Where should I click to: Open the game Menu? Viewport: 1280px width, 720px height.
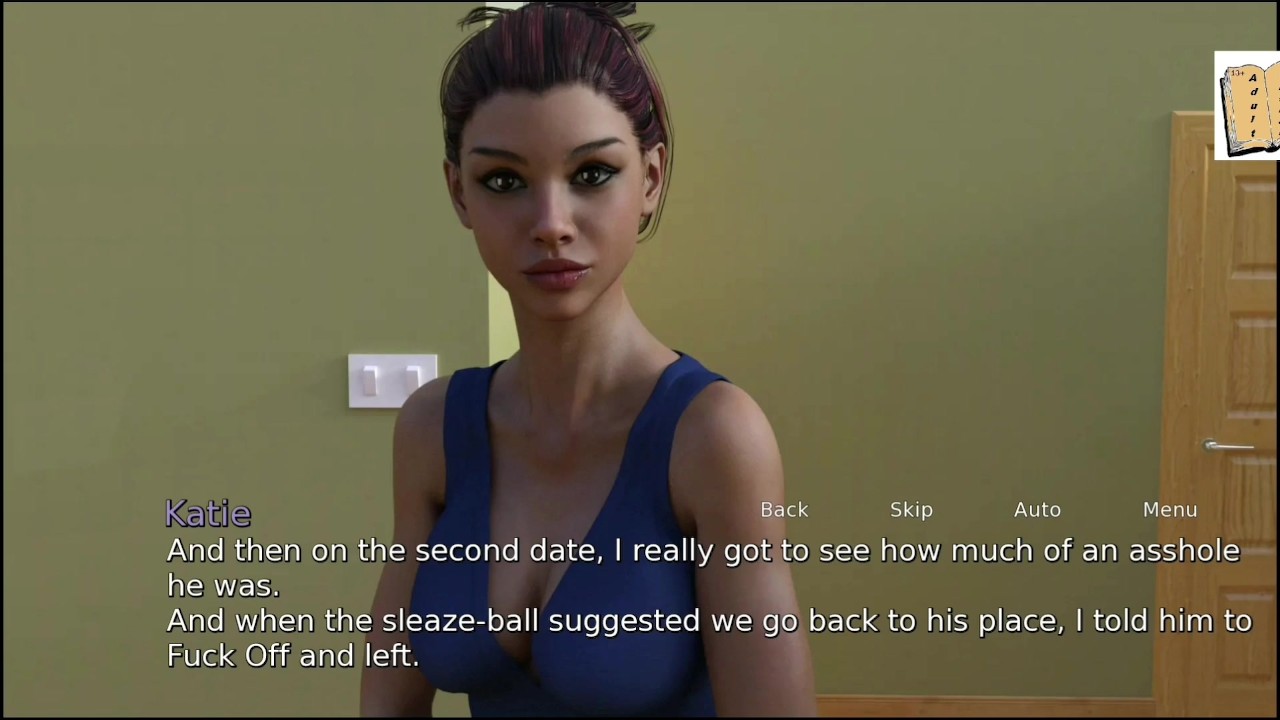[1170, 510]
